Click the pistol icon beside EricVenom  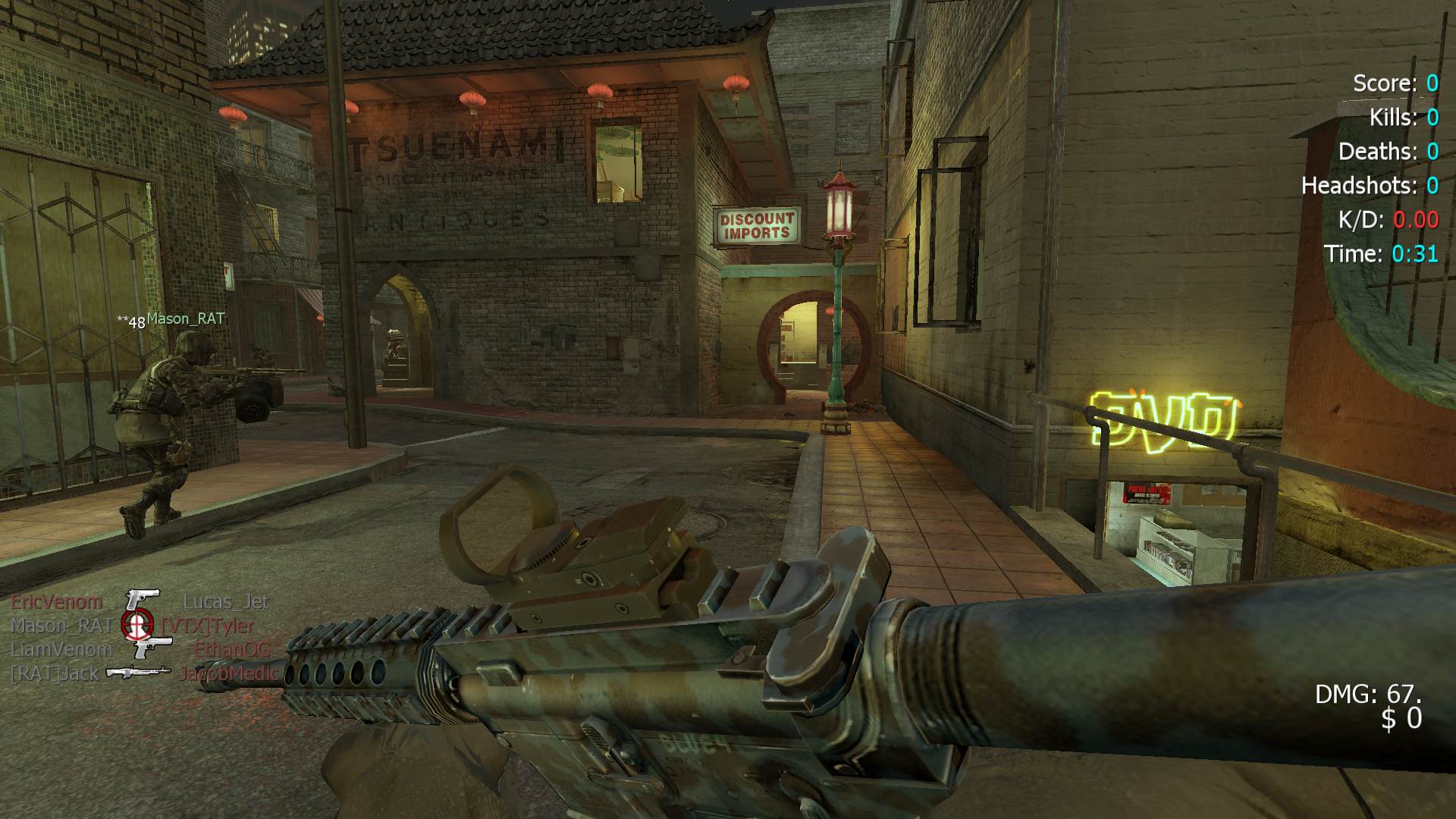[x=143, y=599]
